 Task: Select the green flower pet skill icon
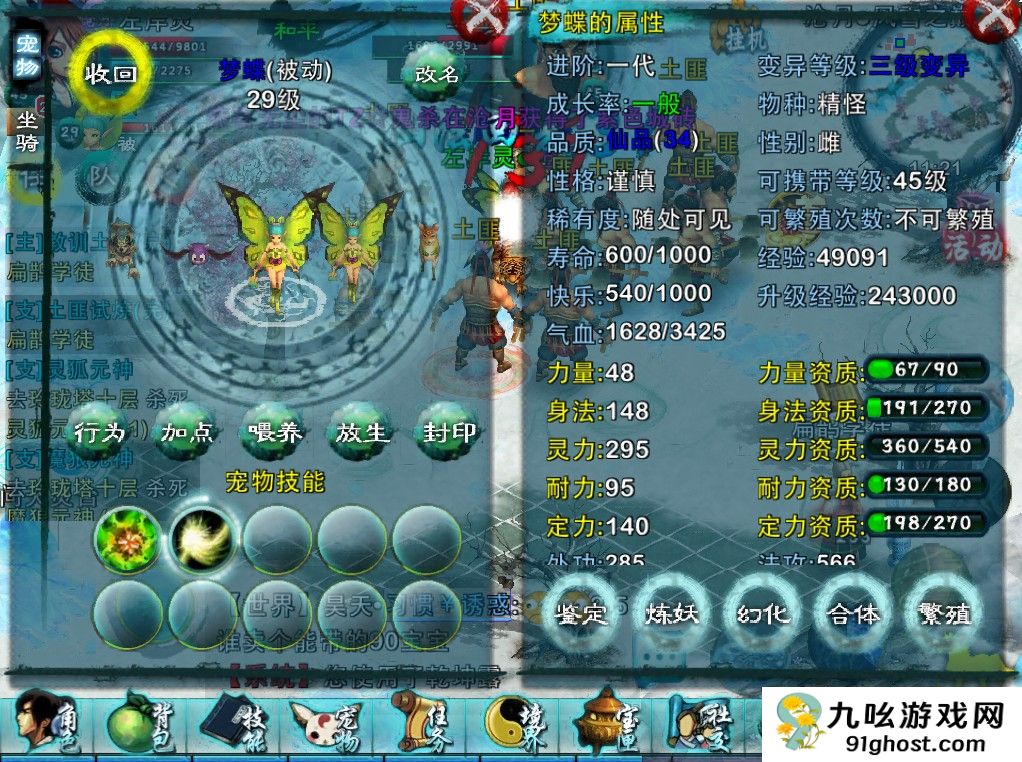click(127, 540)
